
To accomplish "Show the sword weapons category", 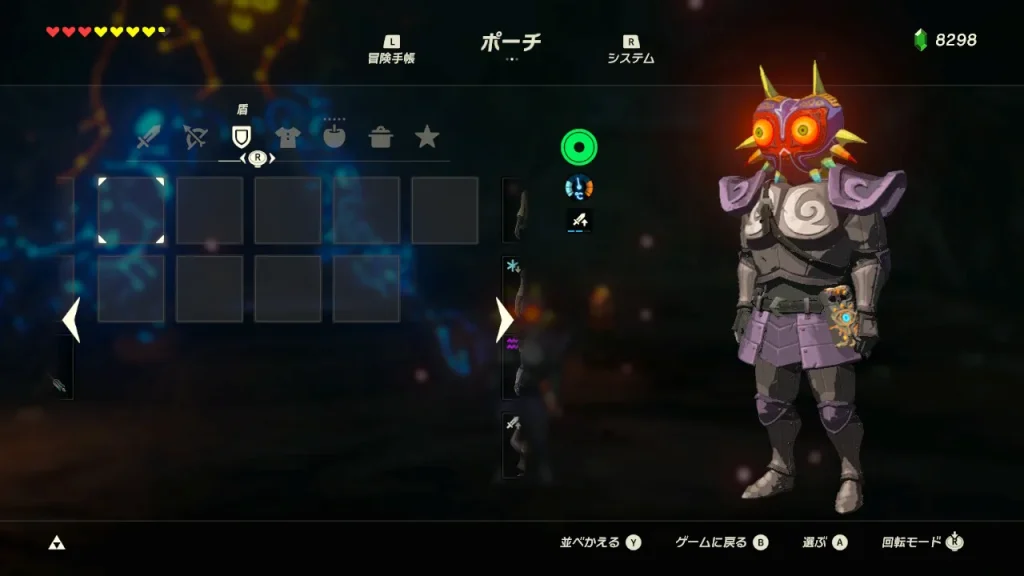I will pos(150,138).
